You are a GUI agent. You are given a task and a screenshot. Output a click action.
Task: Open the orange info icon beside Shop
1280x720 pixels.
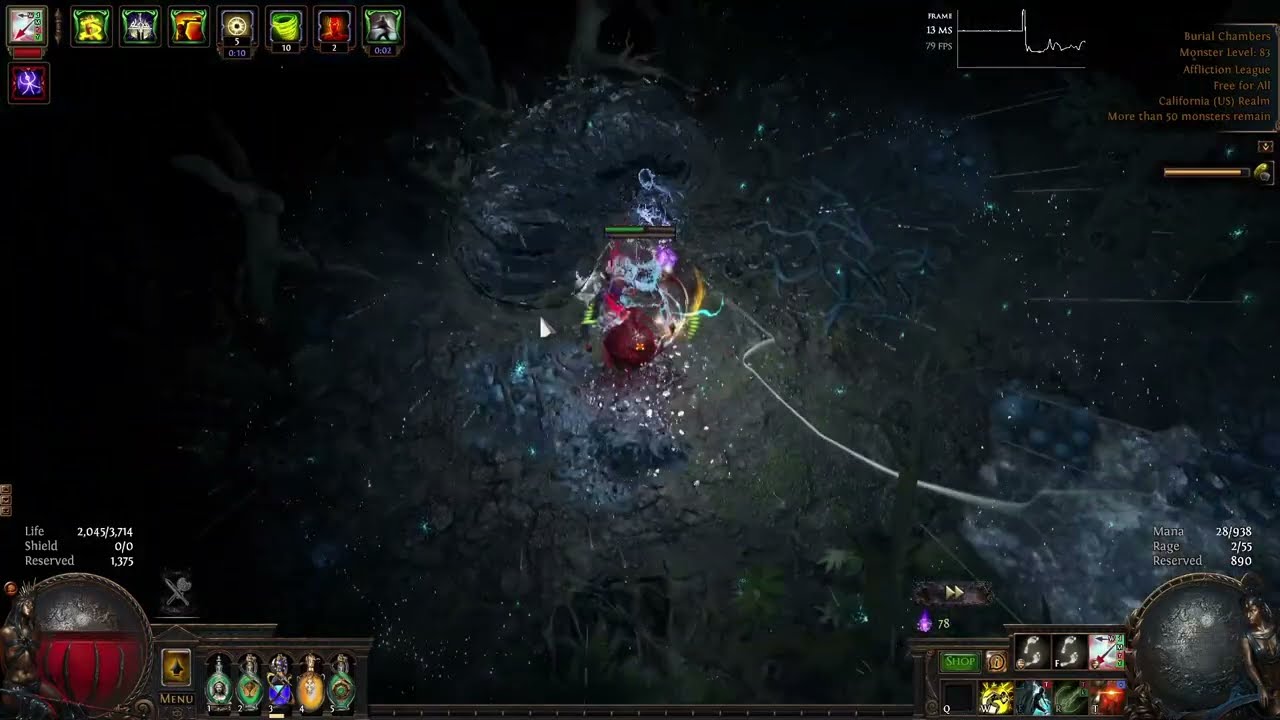[x=996, y=662]
